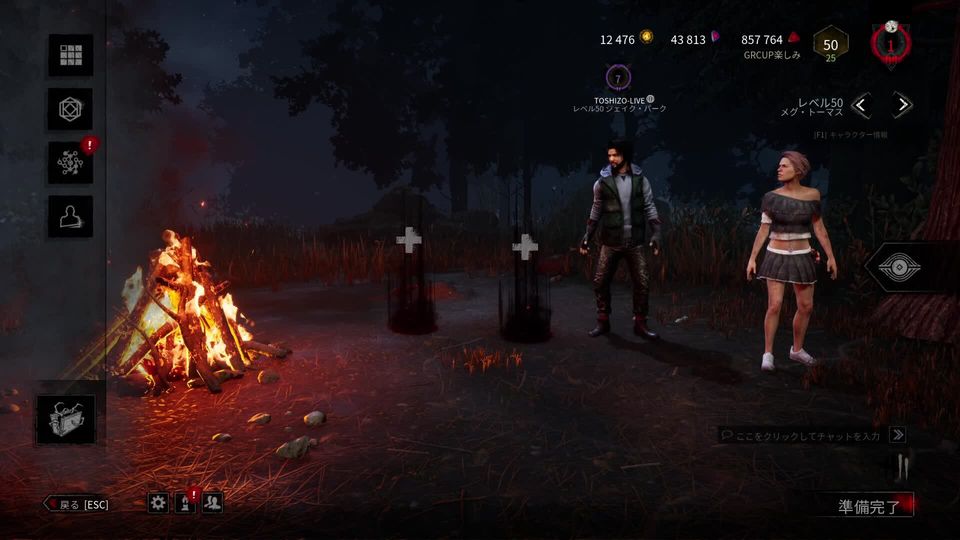Select the equipped toolbox item slot
960x540 pixels.
coord(66,419)
